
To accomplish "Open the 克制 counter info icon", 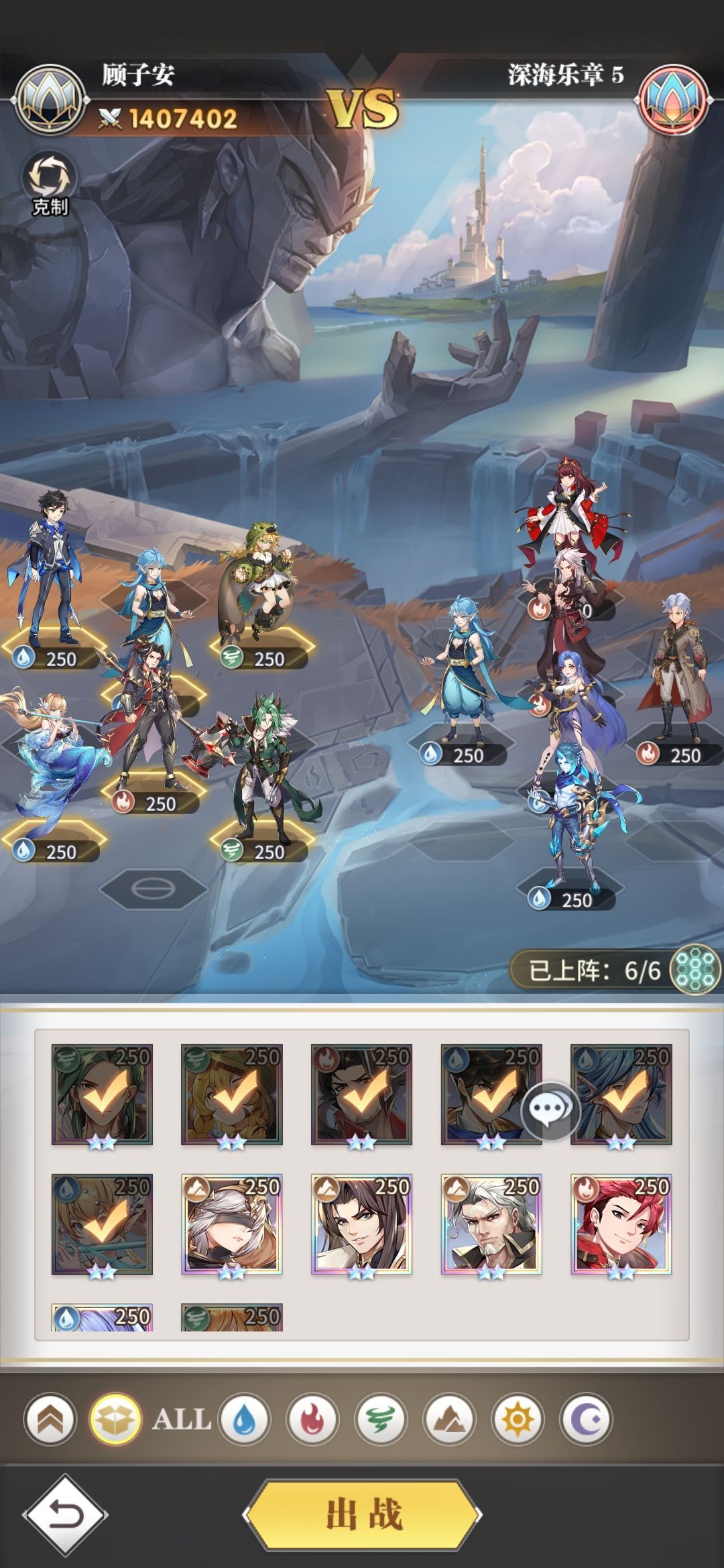I will coord(50,184).
